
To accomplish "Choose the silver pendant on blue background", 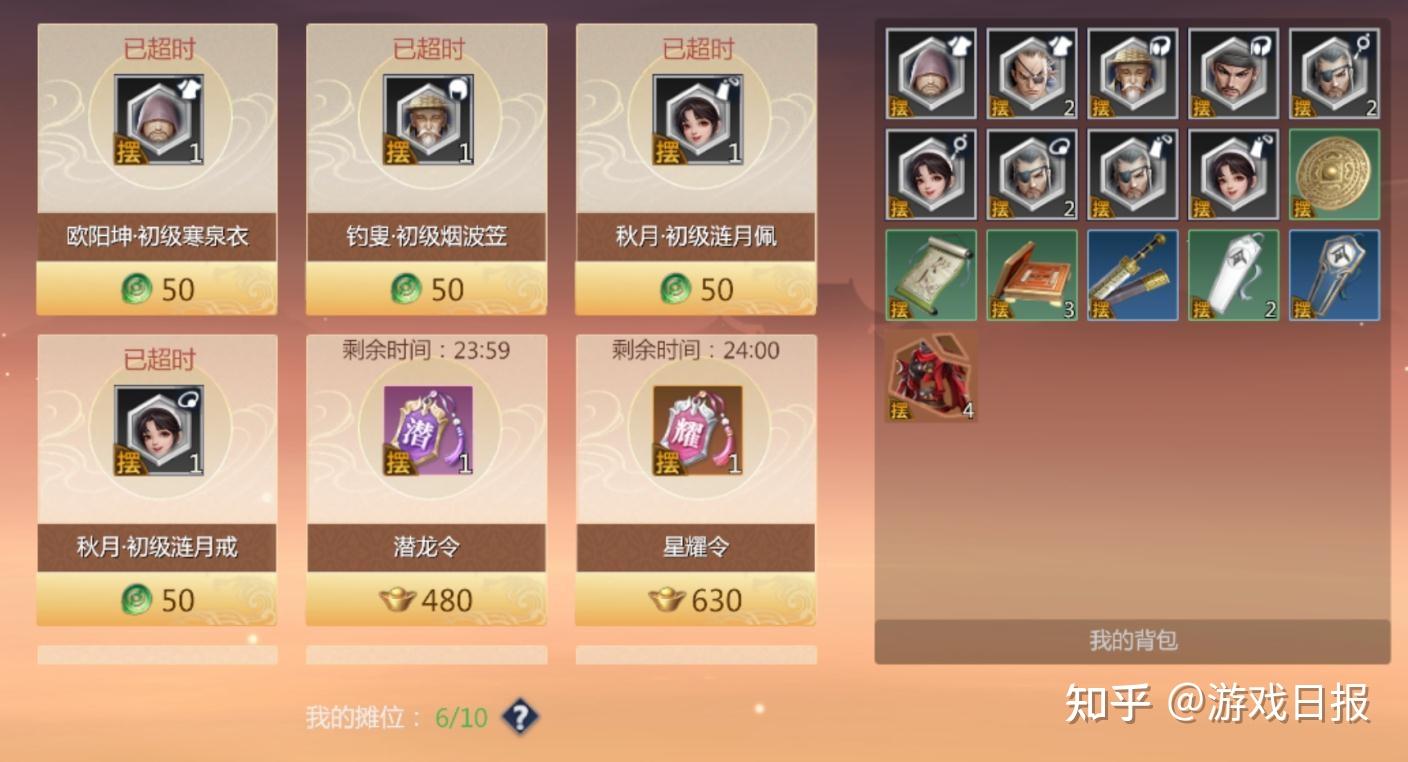I will [1334, 275].
